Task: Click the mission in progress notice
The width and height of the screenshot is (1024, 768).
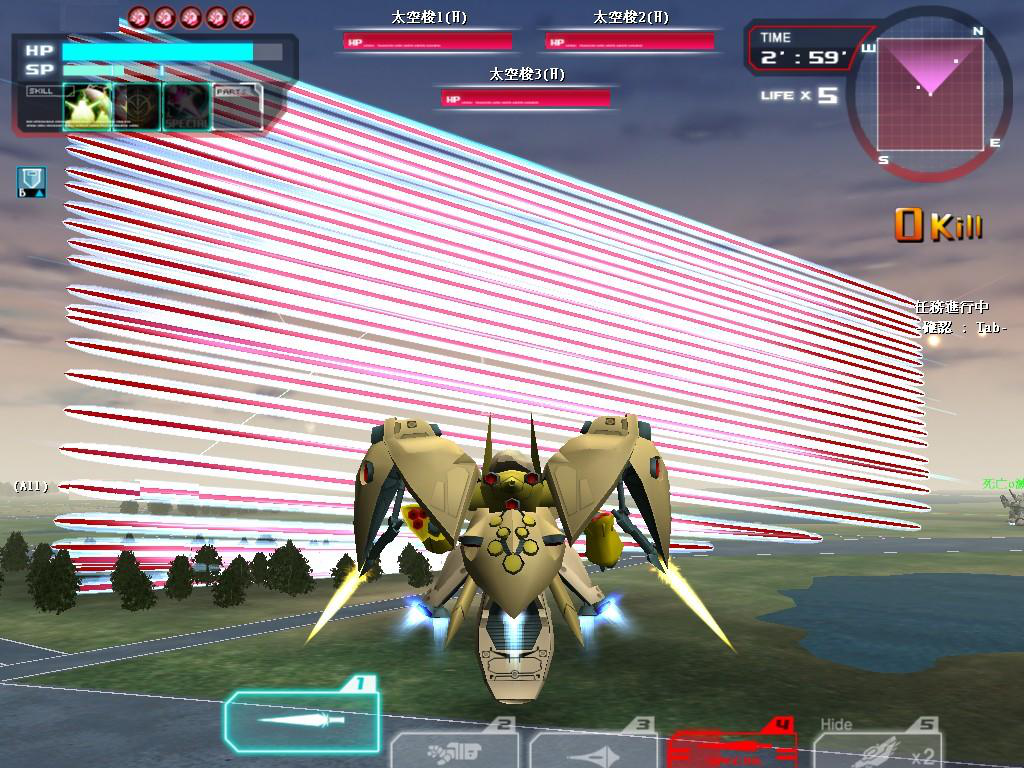Action: click(952, 308)
